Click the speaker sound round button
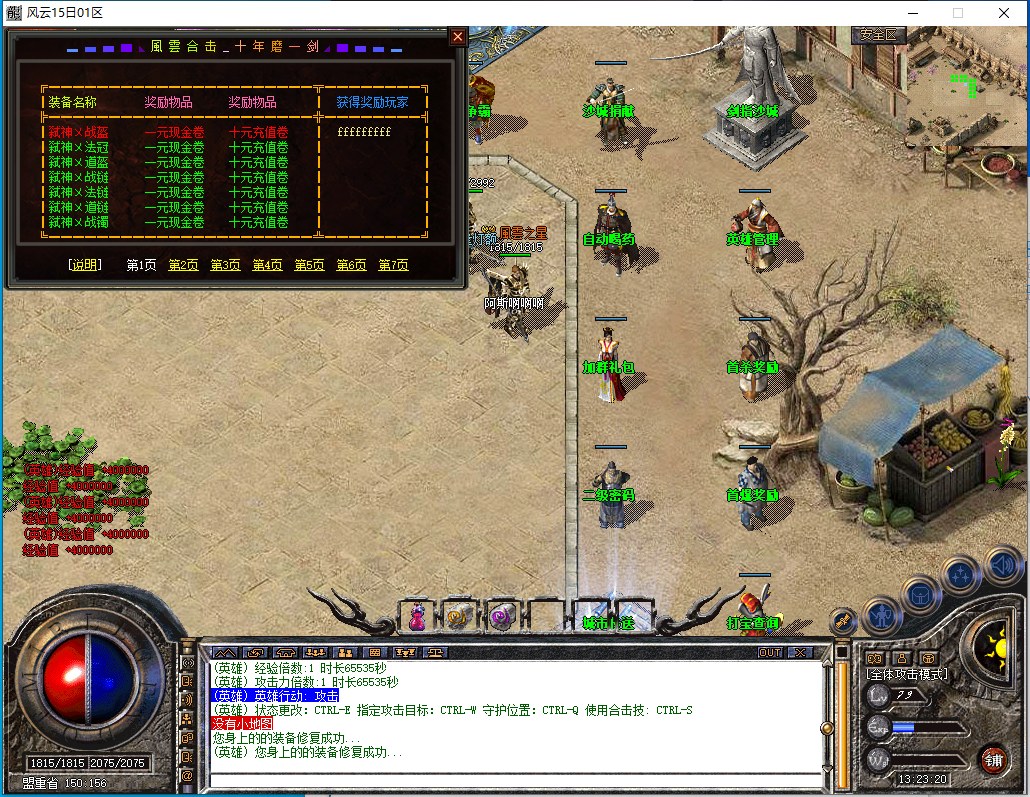 1002,564
